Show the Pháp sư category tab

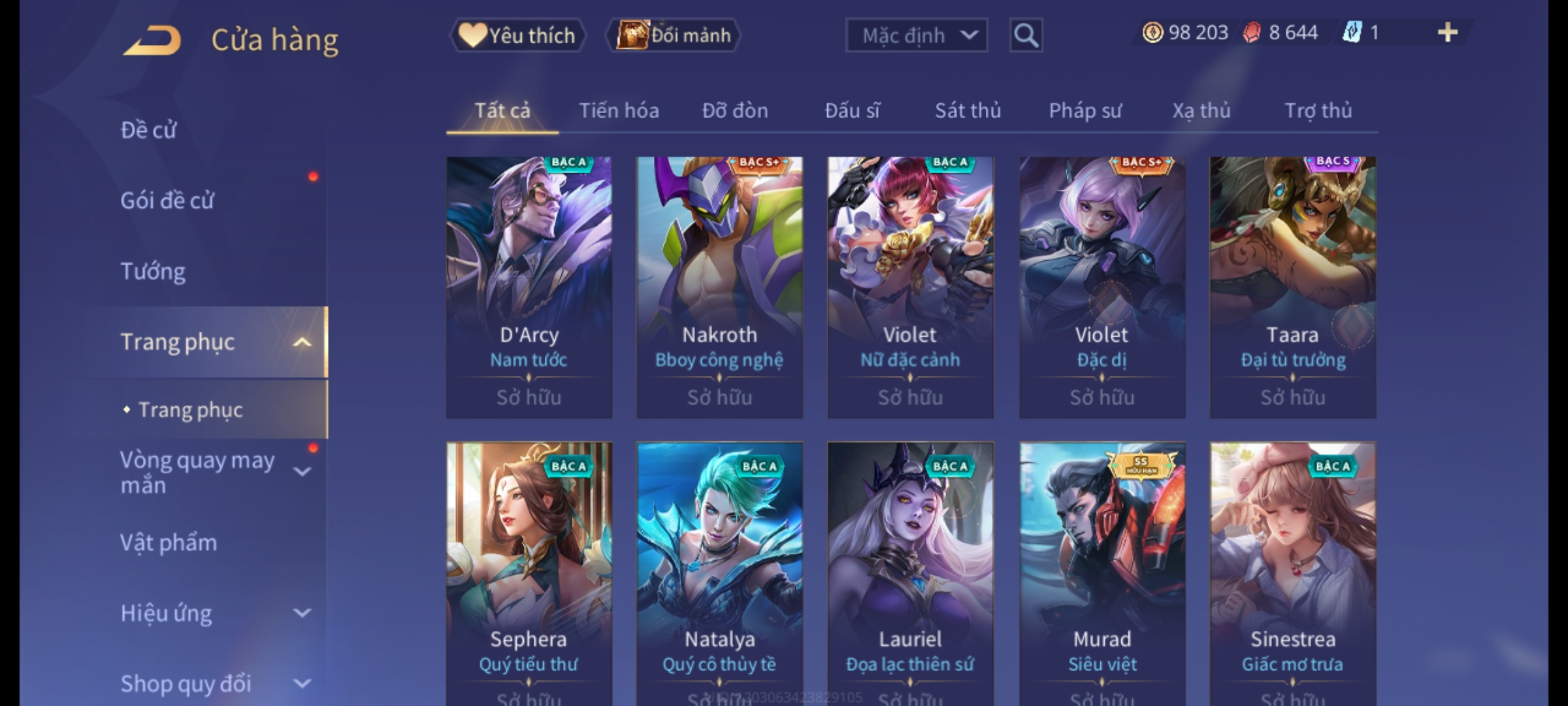click(x=1085, y=111)
